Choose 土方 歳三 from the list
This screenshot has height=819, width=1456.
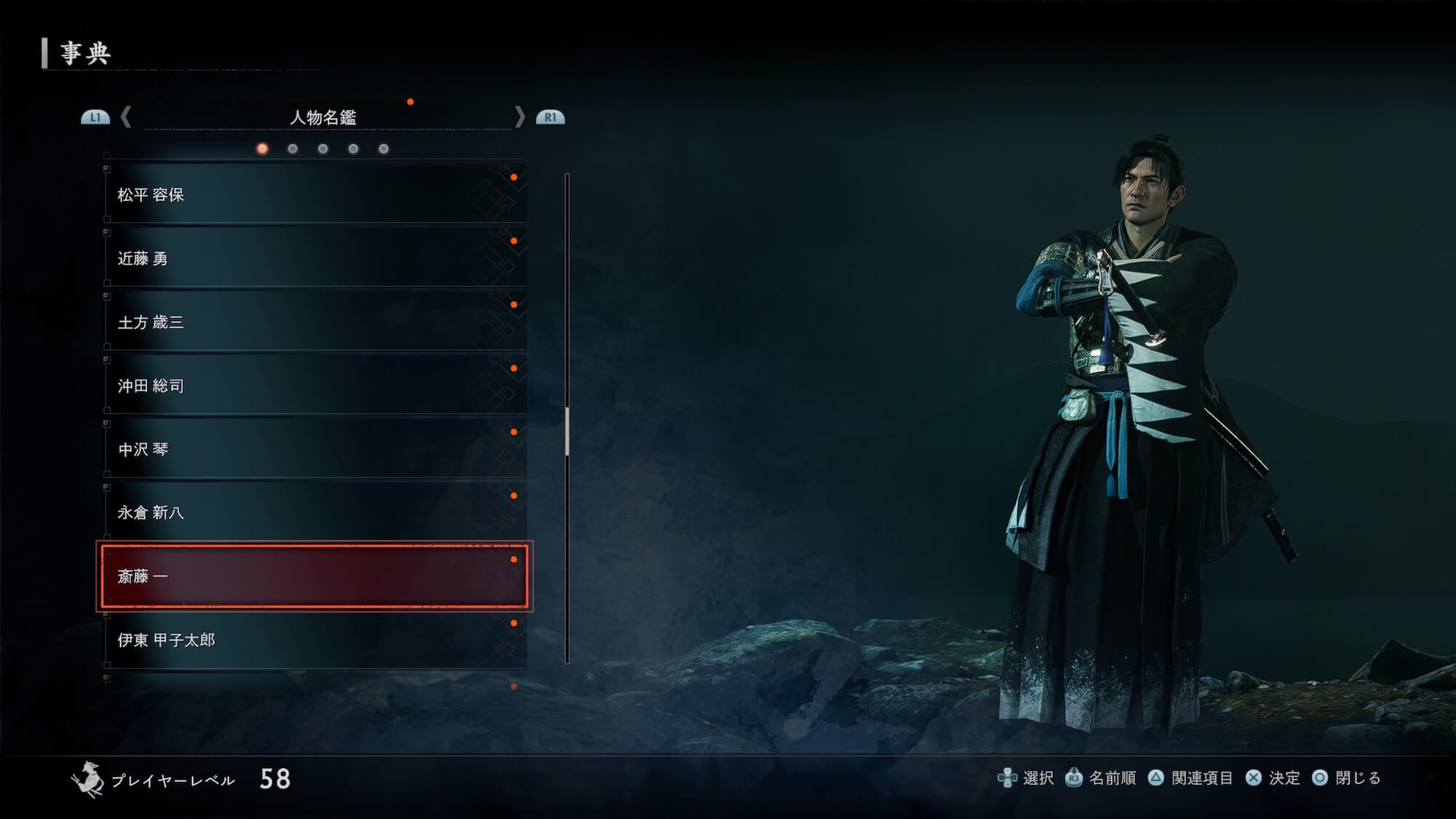(314, 322)
